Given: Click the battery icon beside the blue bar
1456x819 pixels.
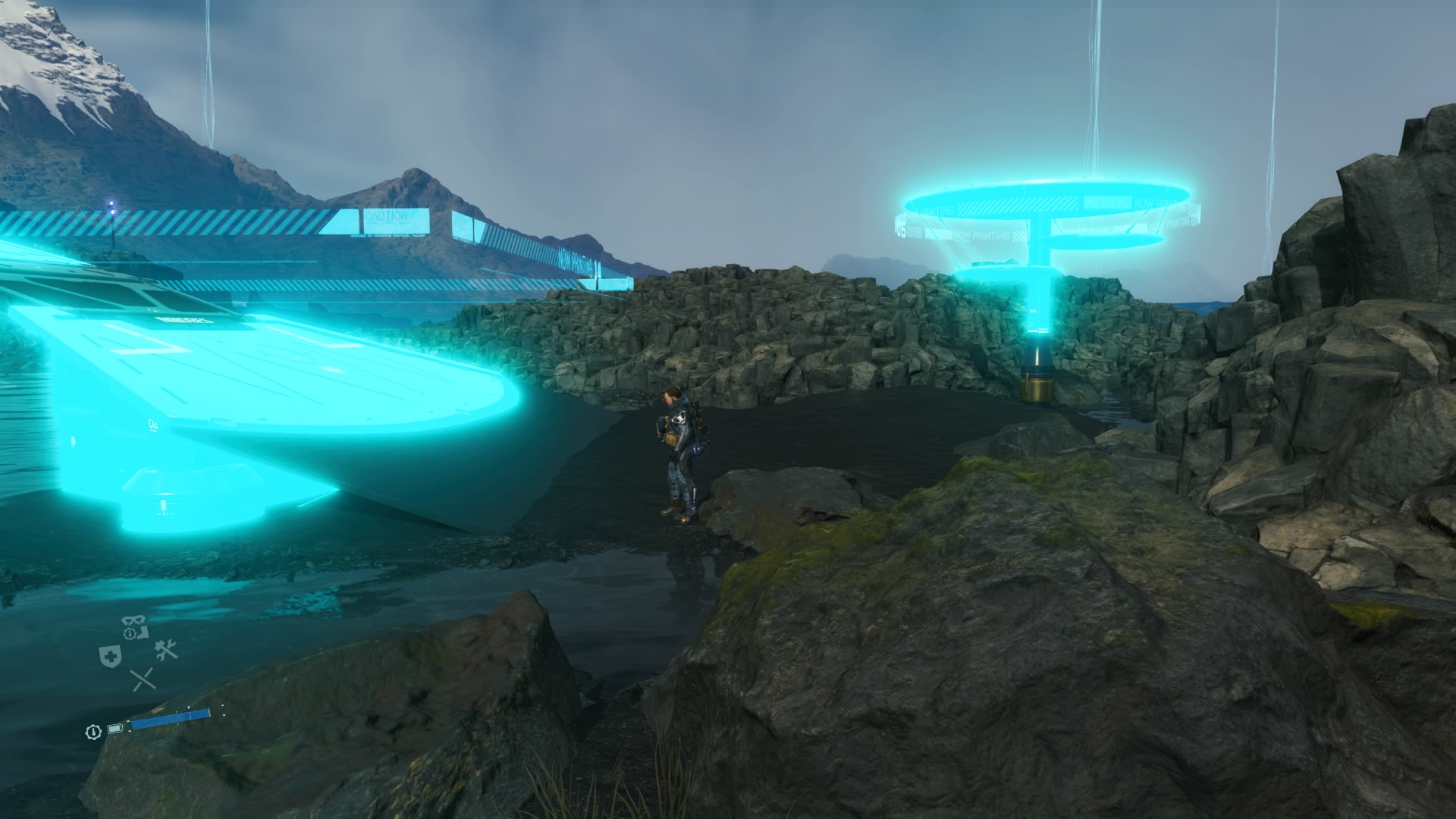Looking at the screenshot, I should coord(115,730).
